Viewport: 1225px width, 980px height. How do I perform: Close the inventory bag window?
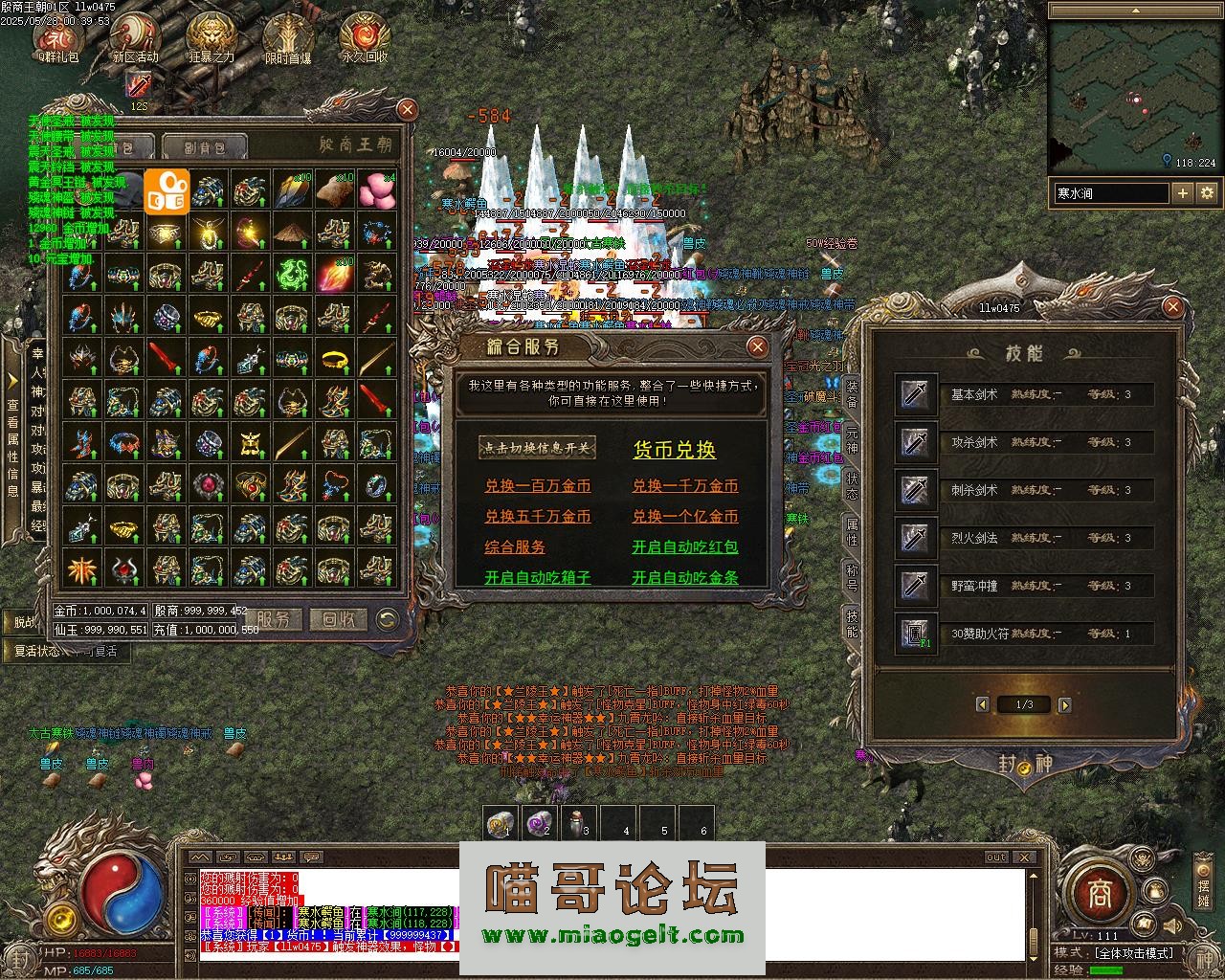click(408, 110)
